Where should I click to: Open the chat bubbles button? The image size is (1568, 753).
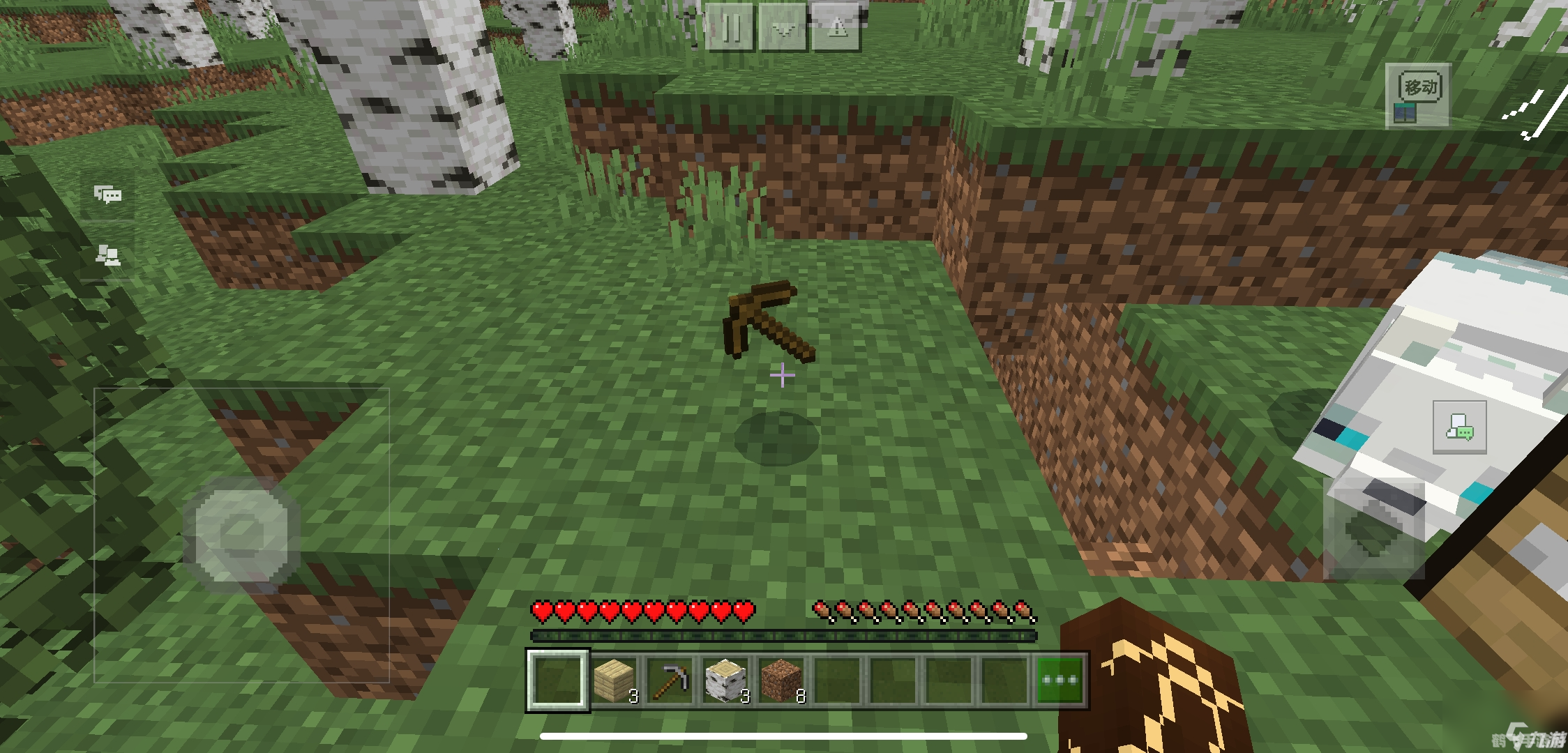tap(108, 195)
